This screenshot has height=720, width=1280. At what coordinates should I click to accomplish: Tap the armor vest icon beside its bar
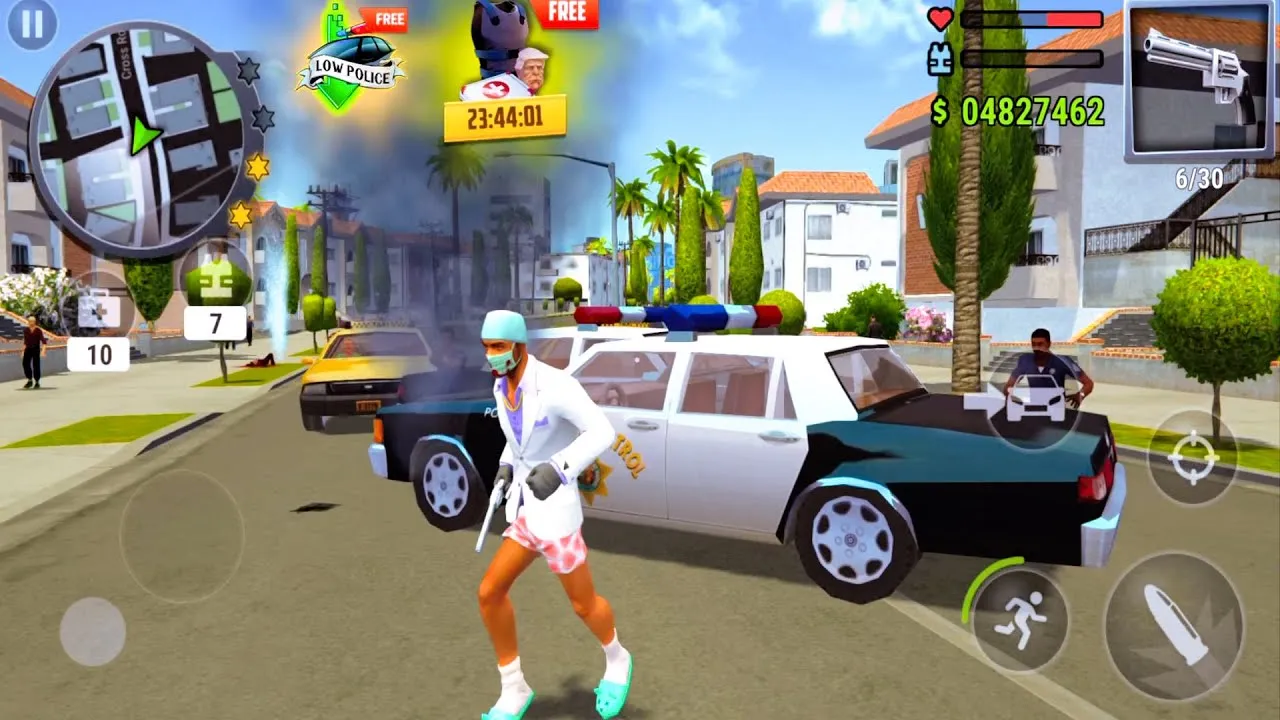click(x=938, y=59)
